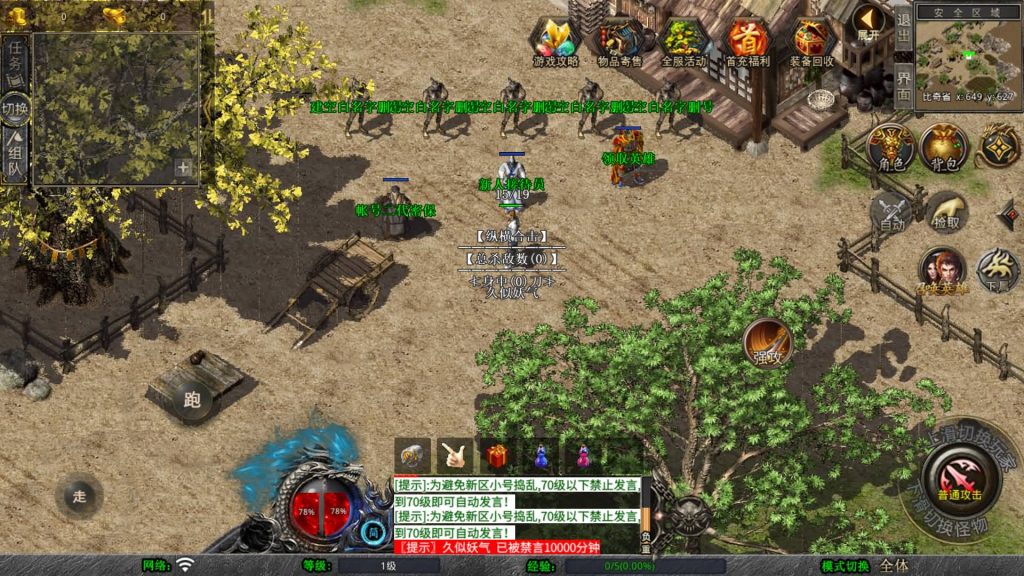Use the 普通攻击 normal attack button
This screenshot has width=1024, height=576.
(x=959, y=478)
